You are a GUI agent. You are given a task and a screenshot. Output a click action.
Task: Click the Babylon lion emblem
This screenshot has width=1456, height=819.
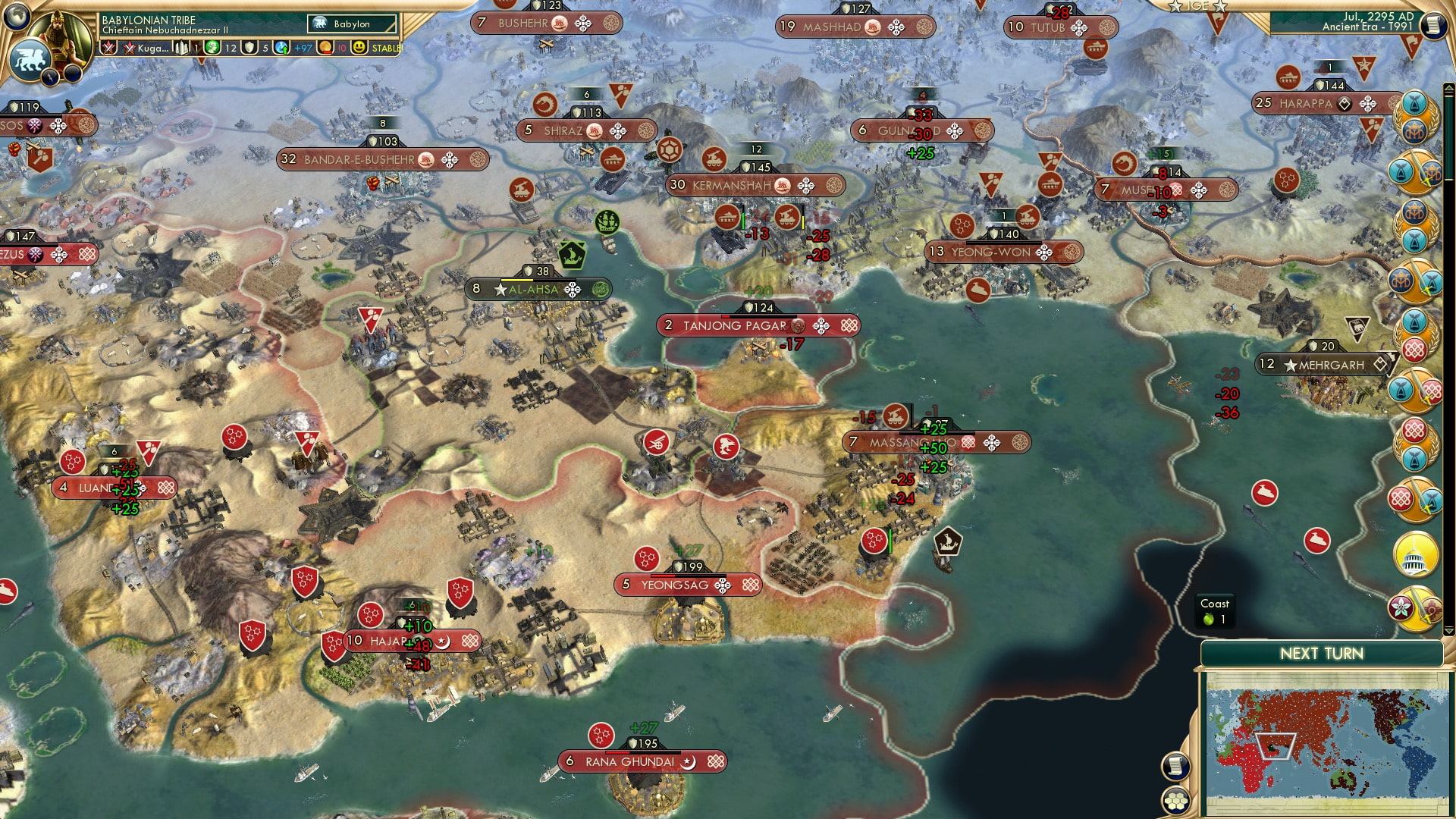[x=30, y=61]
